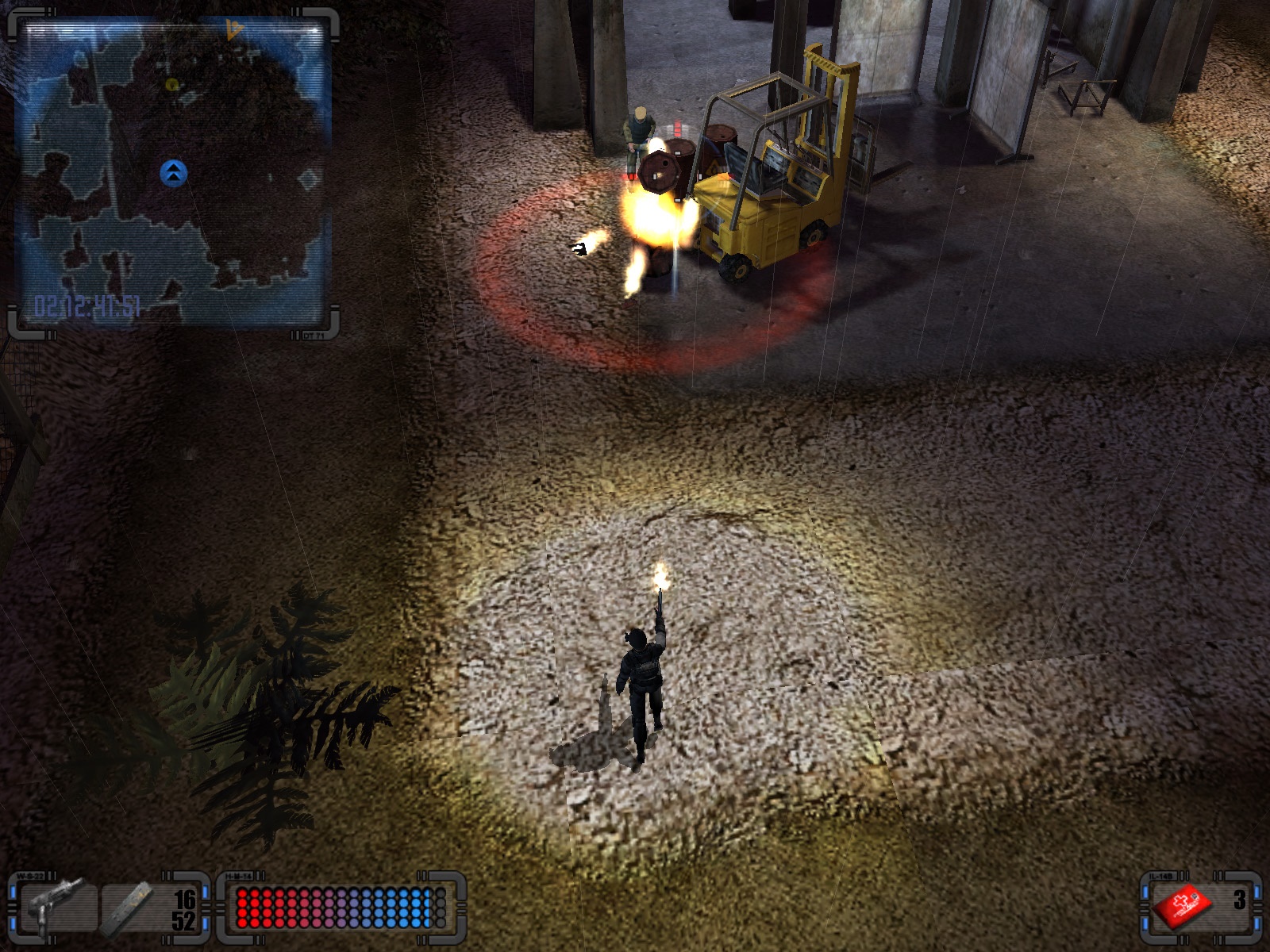Click the blue player marker on minimap
Viewport: 1270px width, 952px height.
(x=173, y=172)
